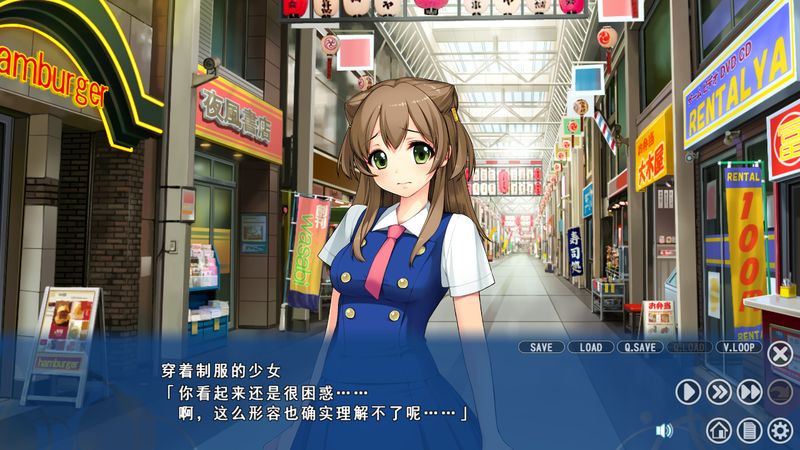Open settings with the gear icon
The height and width of the screenshot is (450, 800).
pos(780,430)
